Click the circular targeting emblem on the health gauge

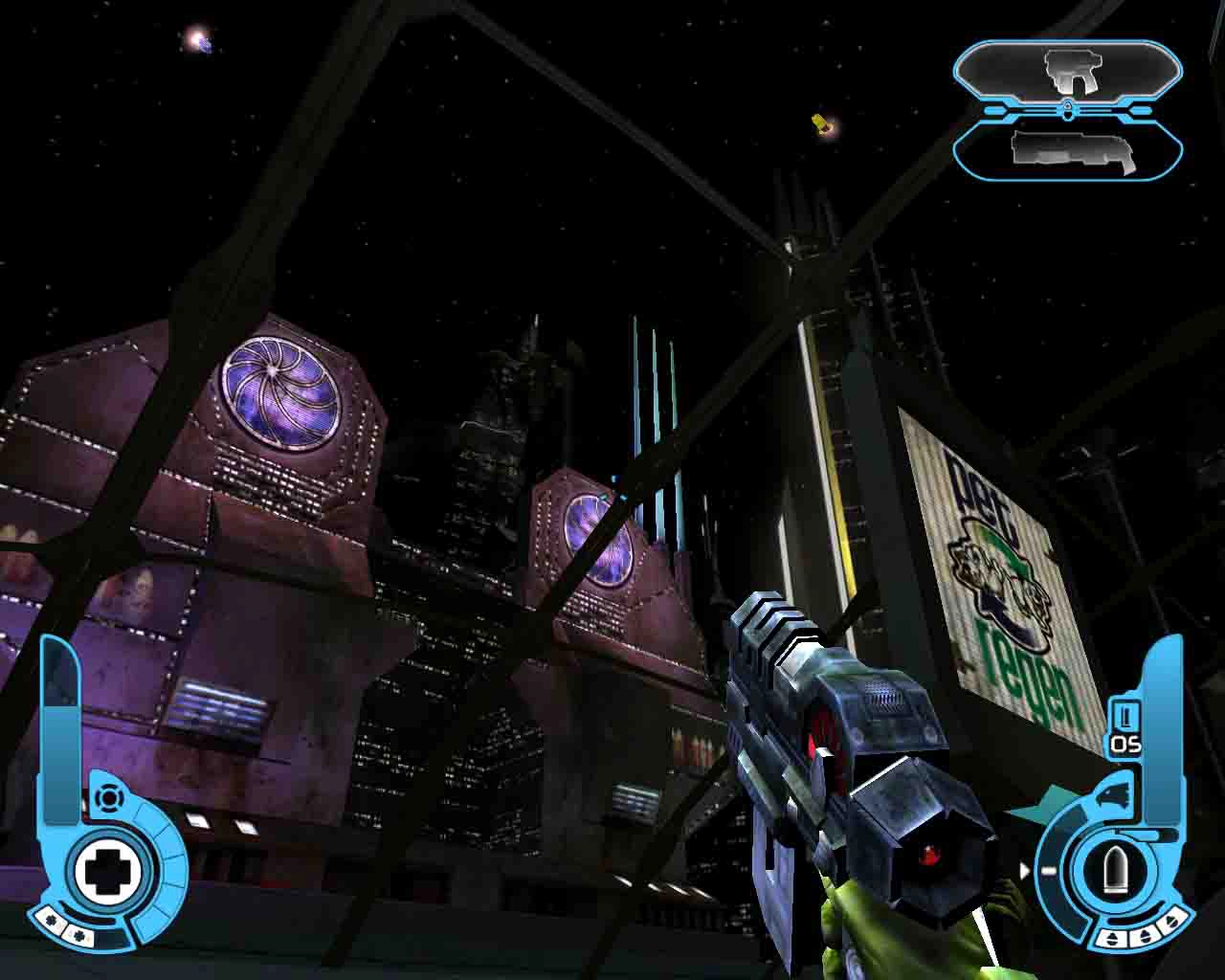[108, 798]
